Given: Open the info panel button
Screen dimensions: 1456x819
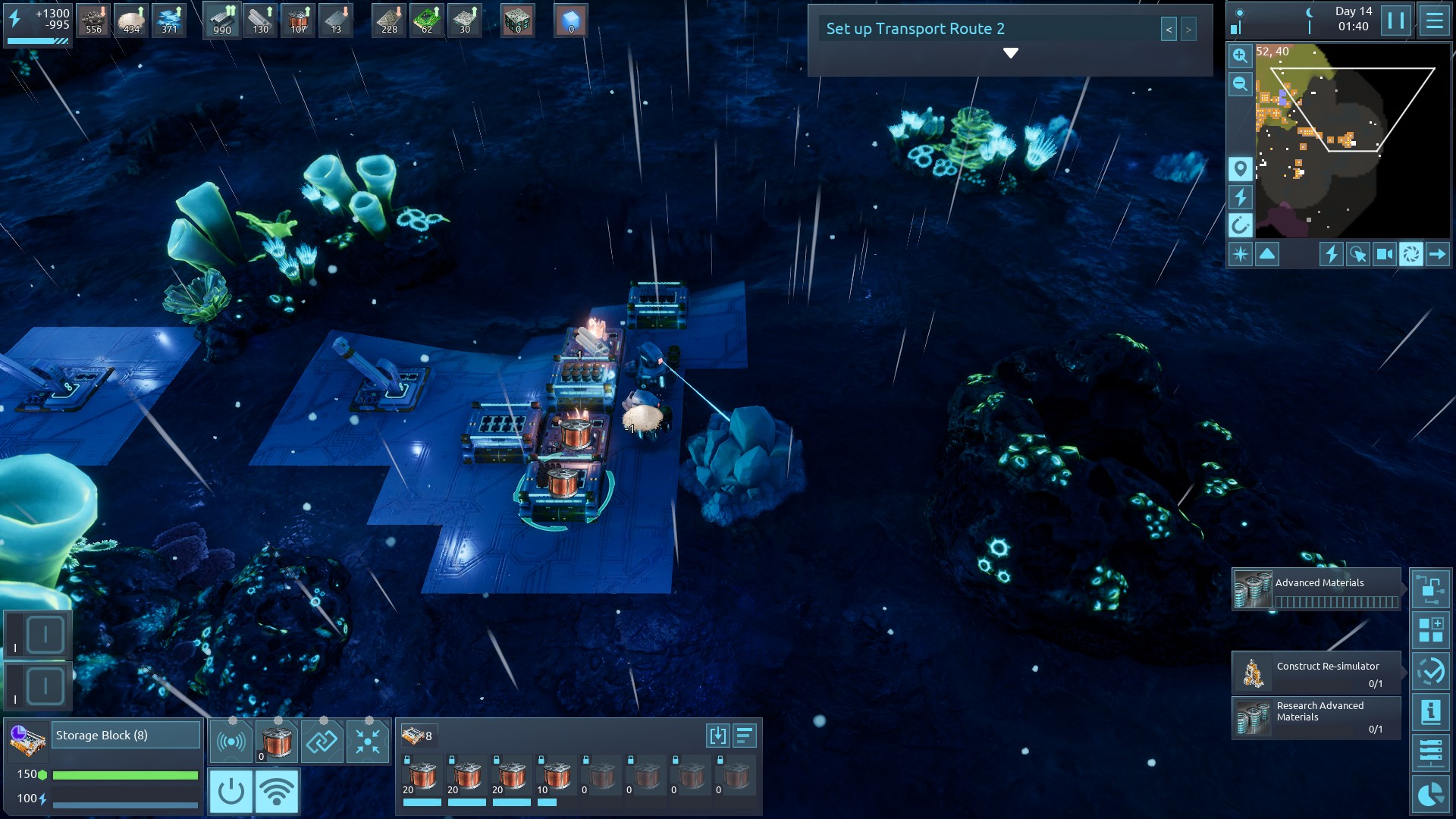Looking at the screenshot, I should pyautogui.click(x=1430, y=712).
